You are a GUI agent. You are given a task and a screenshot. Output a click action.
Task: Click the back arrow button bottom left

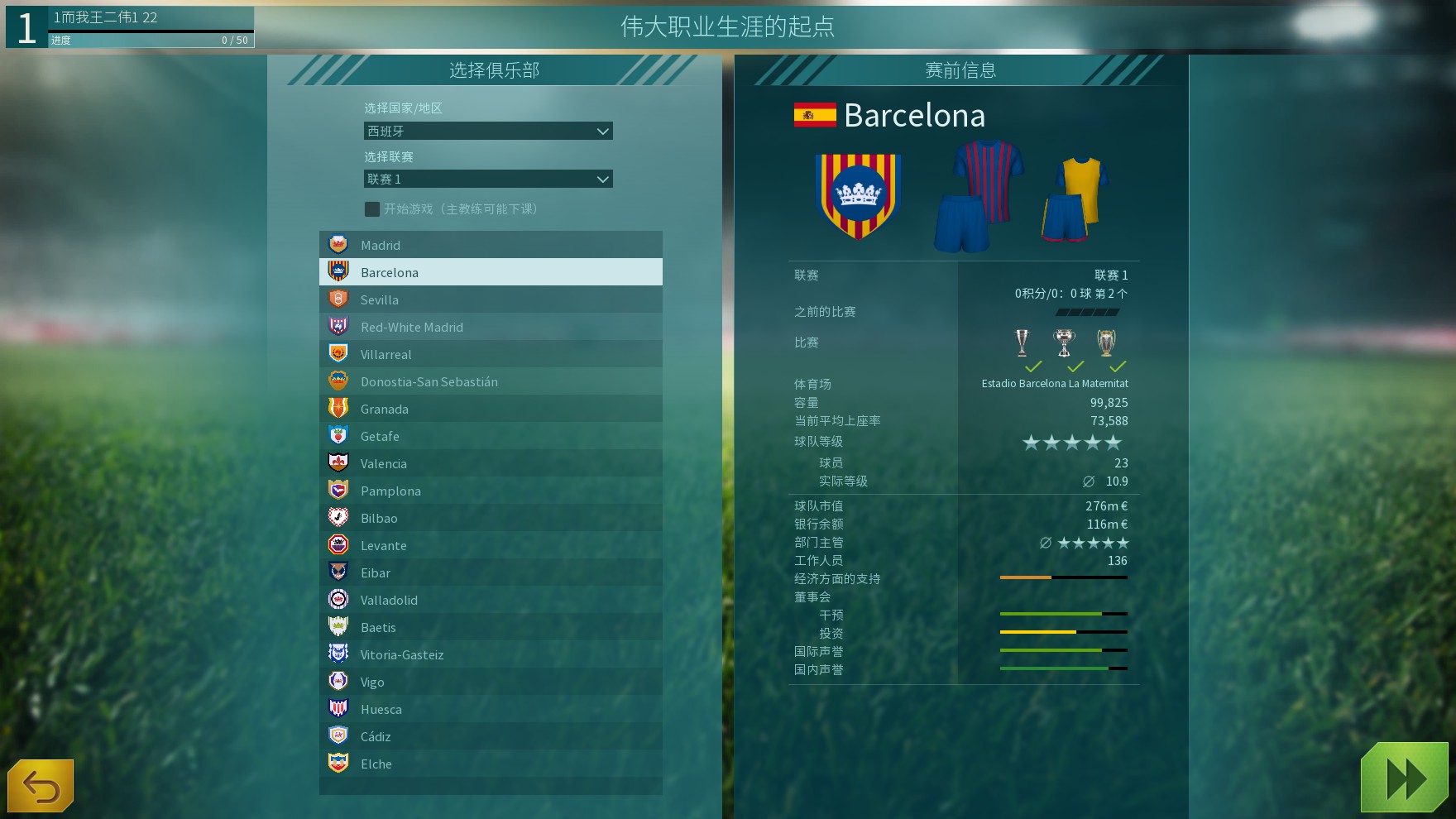[41, 785]
